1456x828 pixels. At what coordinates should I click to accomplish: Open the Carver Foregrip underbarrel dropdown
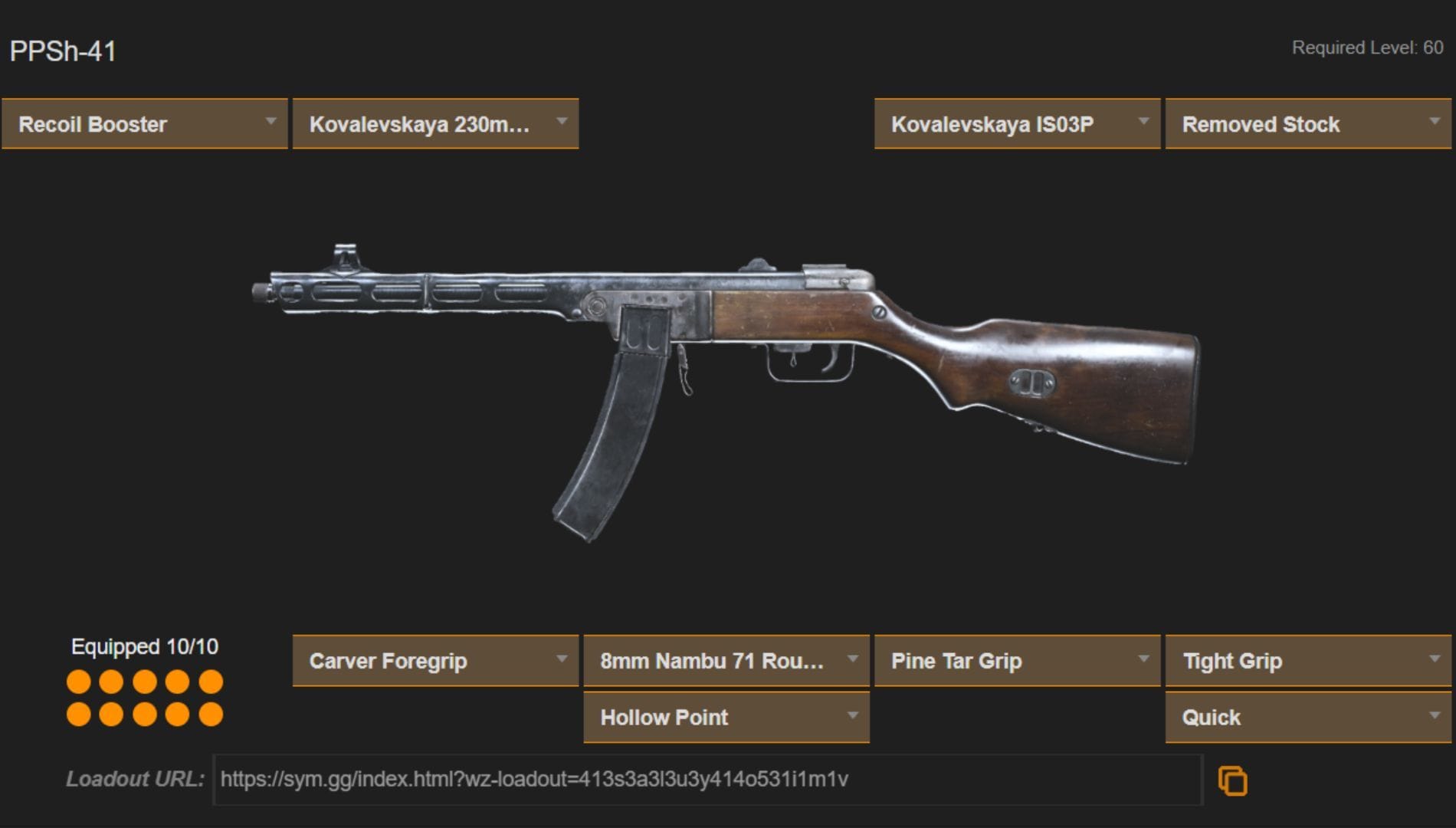pyautogui.click(x=434, y=660)
